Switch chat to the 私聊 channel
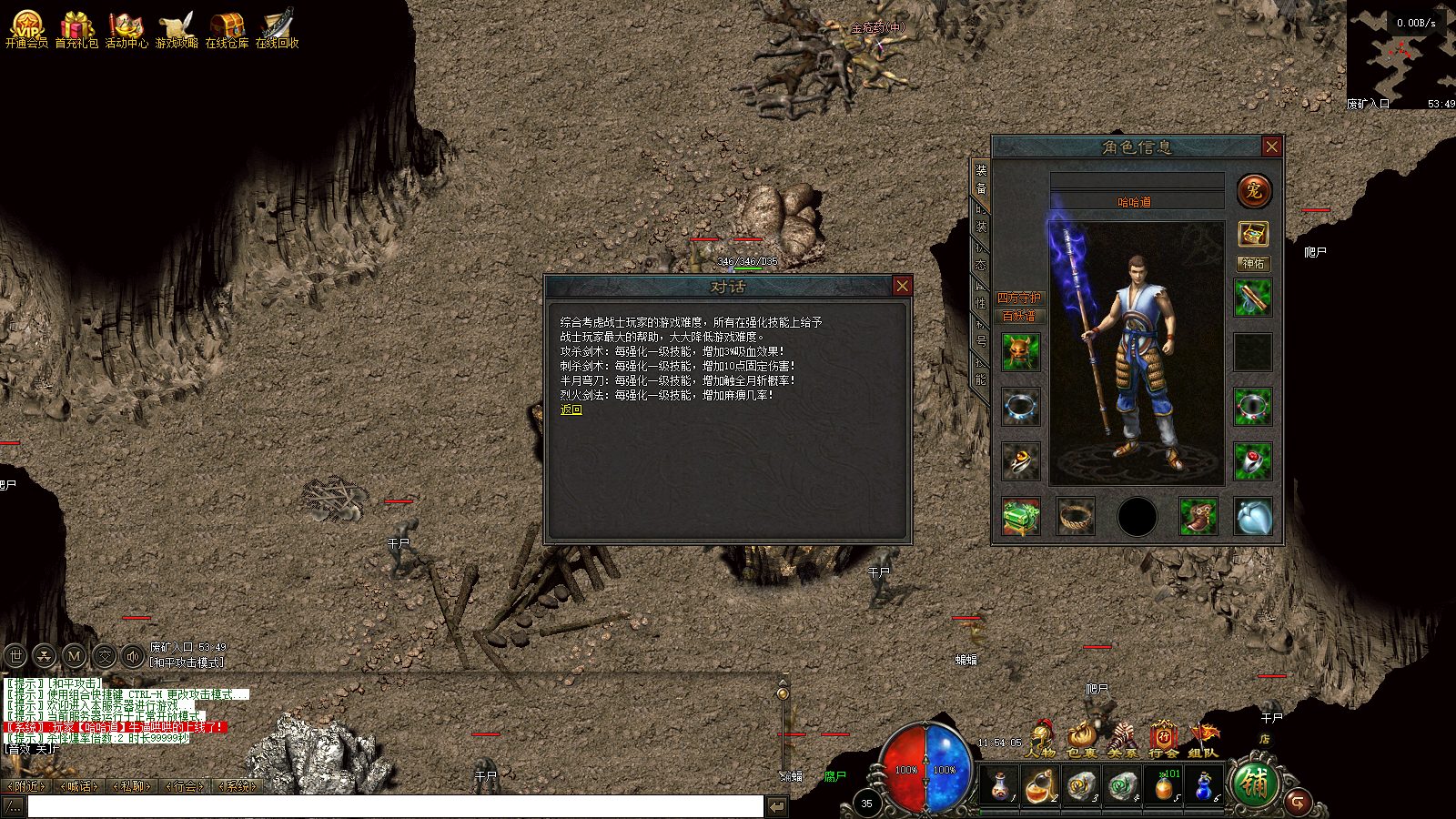Screen dimensions: 1456x819 pos(132,786)
